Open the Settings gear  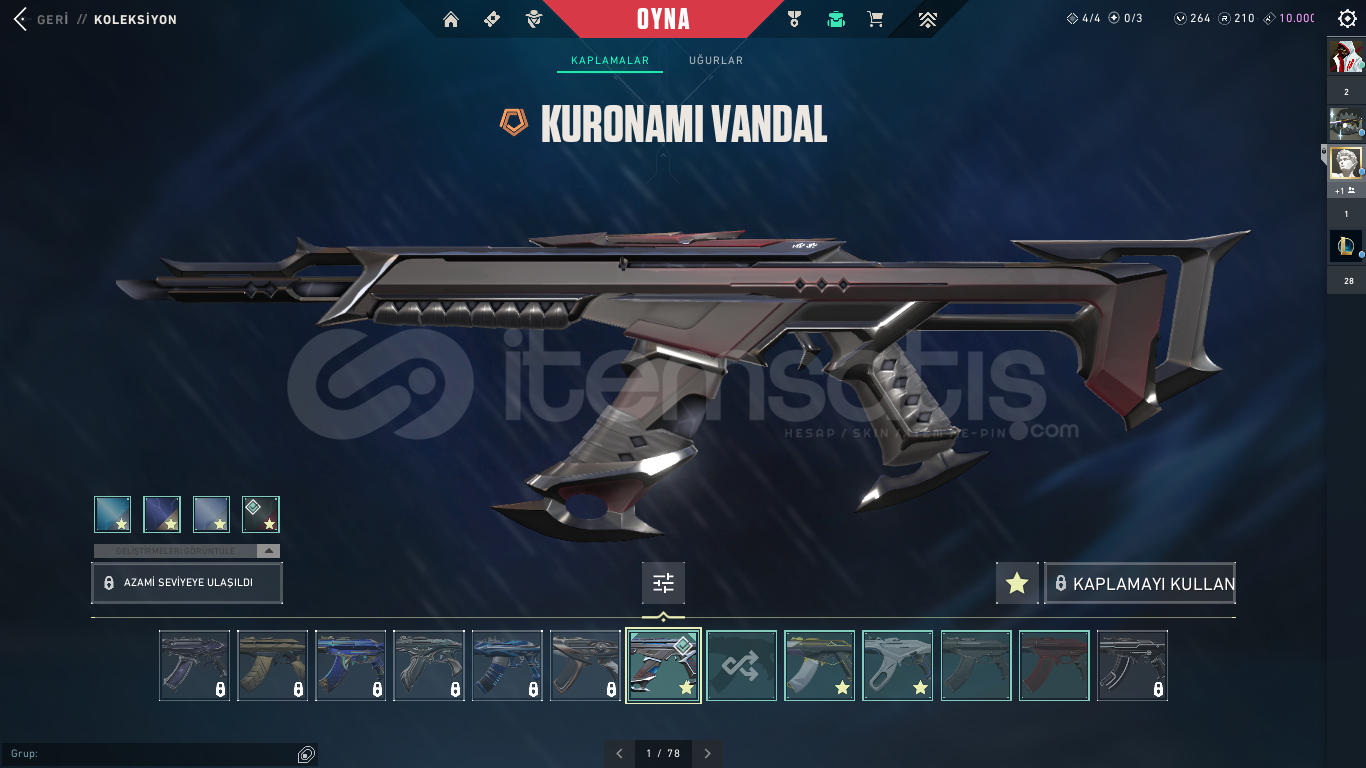[x=1345, y=17]
